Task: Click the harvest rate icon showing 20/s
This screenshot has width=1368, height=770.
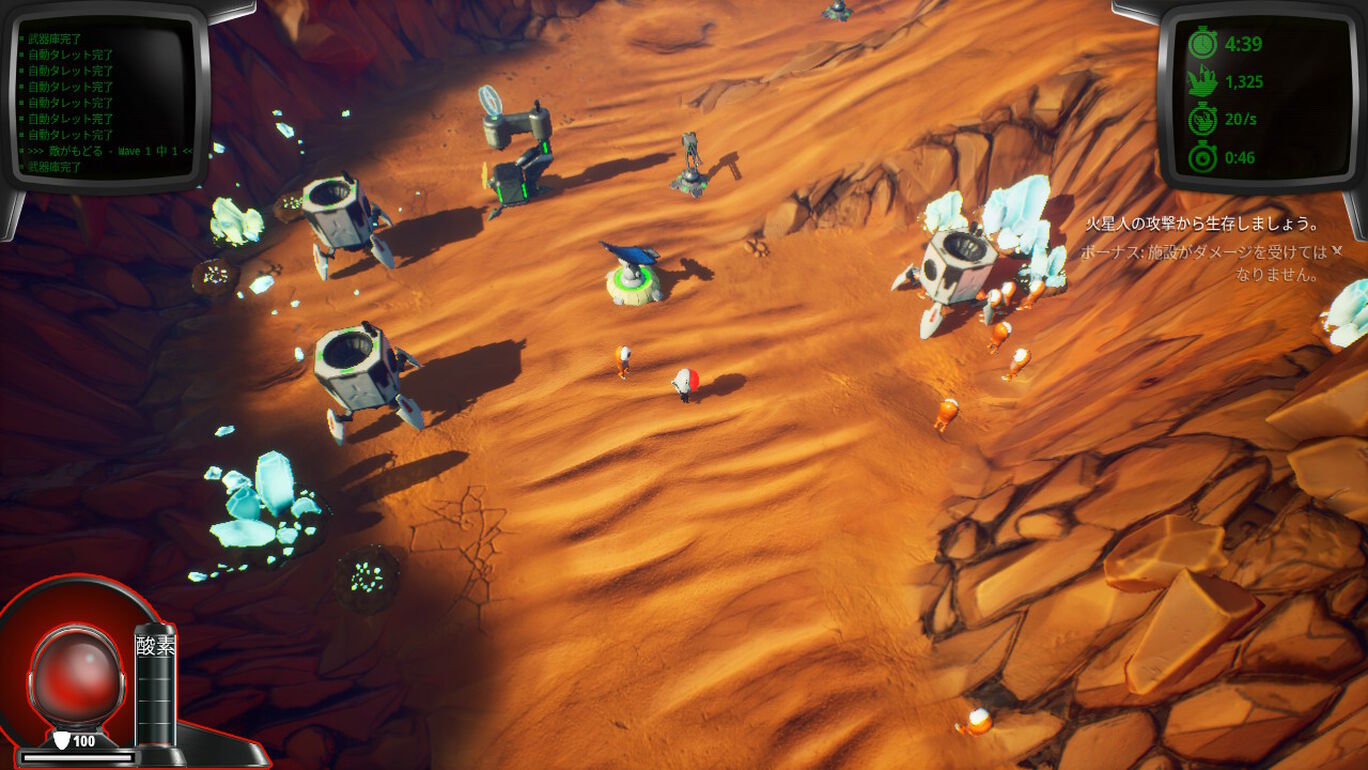Action: tap(1203, 118)
